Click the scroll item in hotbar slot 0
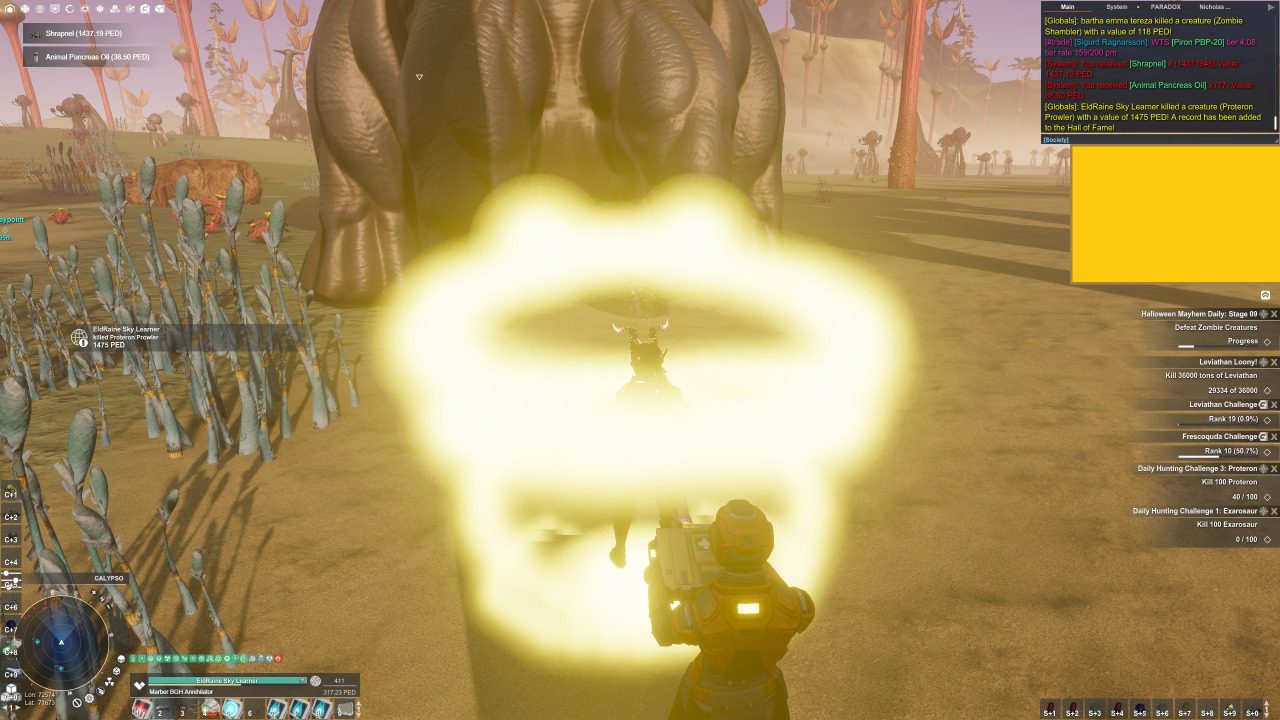 (x=345, y=709)
